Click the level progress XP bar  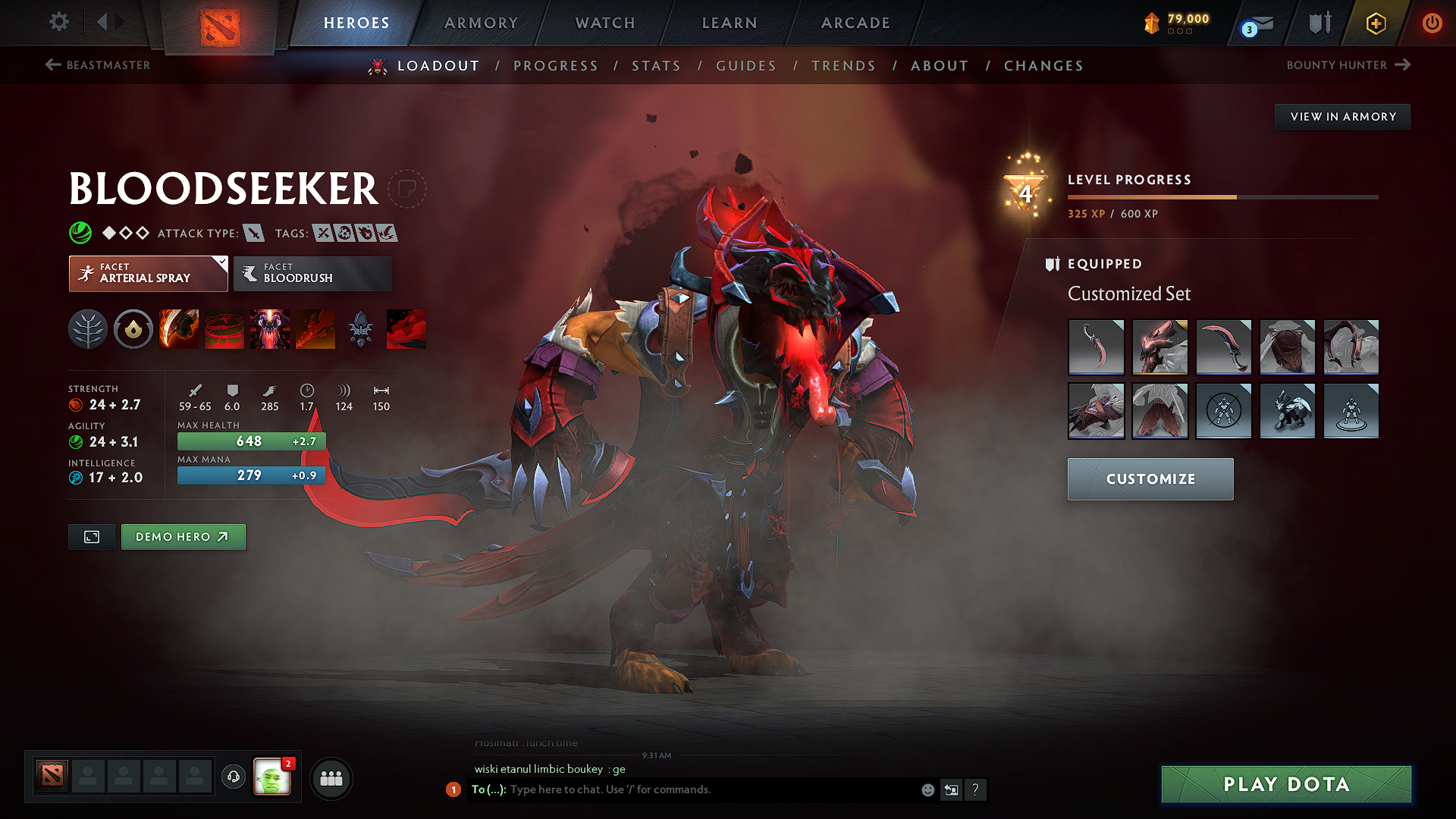[x=1222, y=197]
